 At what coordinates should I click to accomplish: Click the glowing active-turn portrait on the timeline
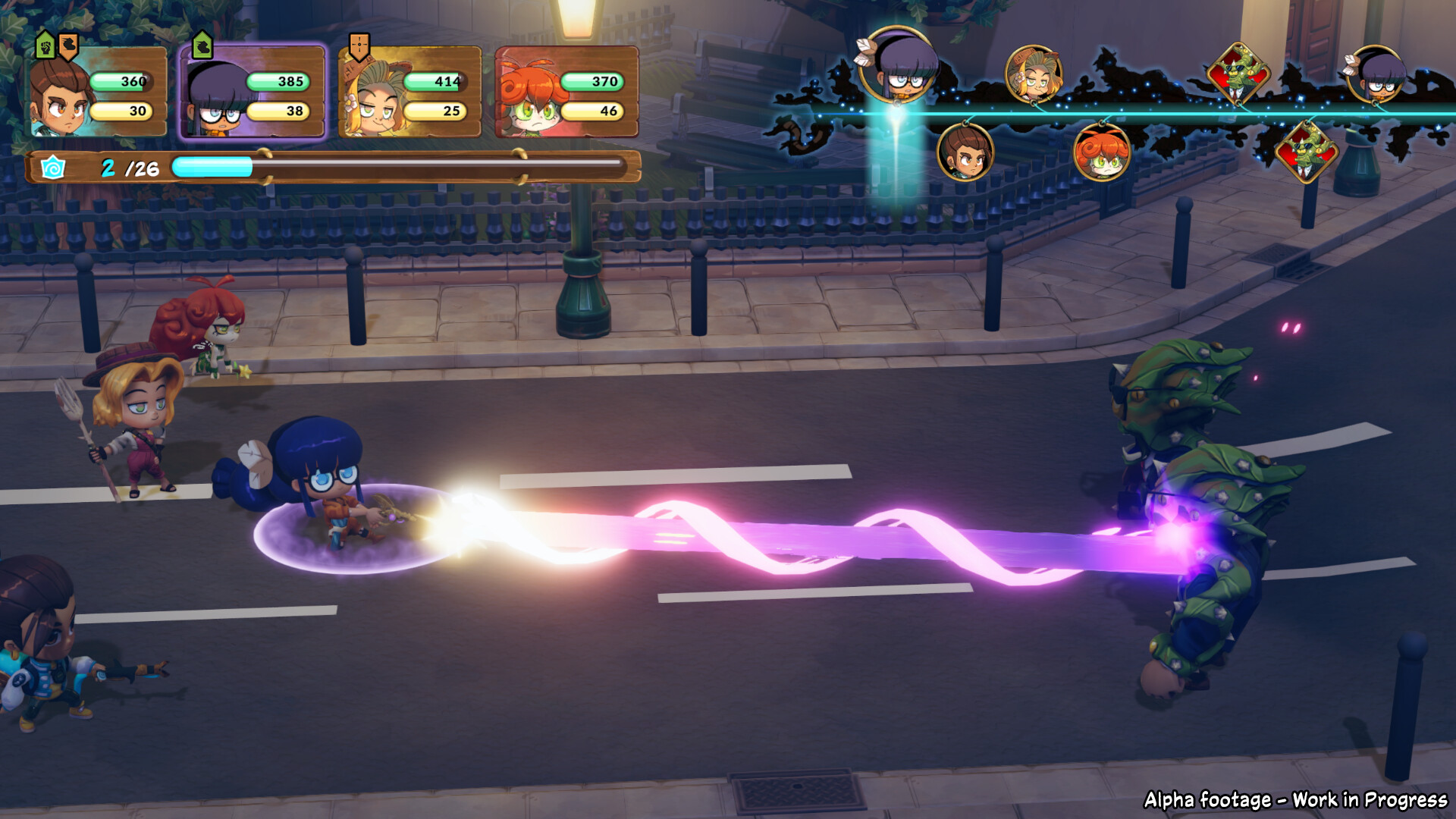coord(899,67)
